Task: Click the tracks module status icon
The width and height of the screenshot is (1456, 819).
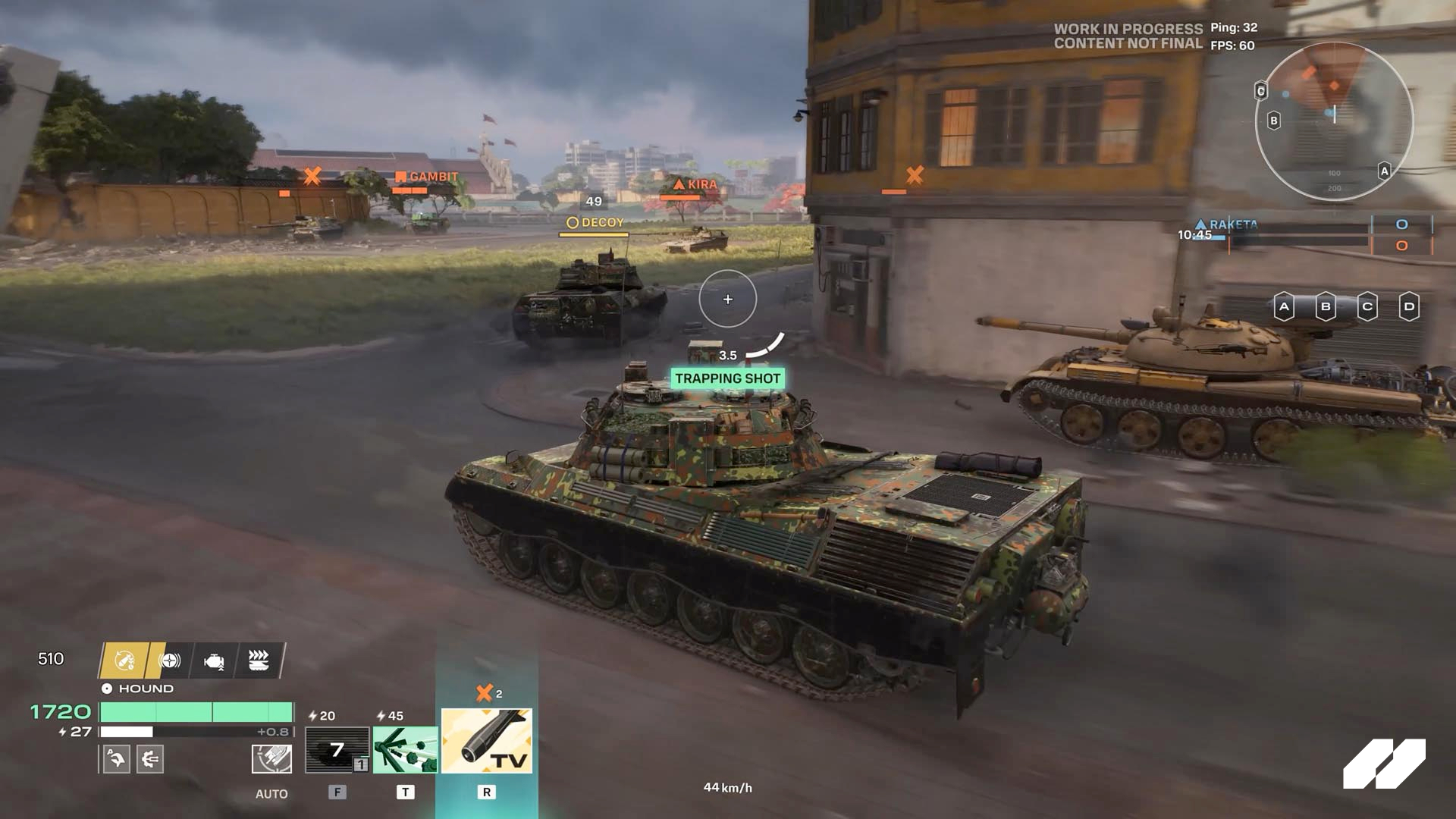Action: (x=260, y=661)
